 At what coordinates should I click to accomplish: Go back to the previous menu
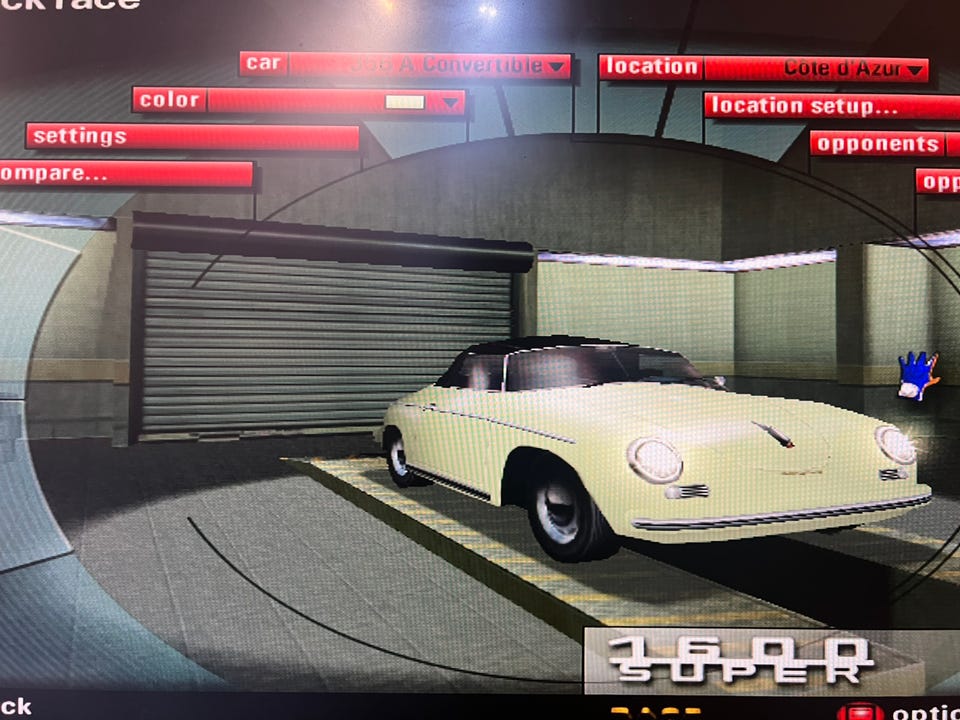16,707
